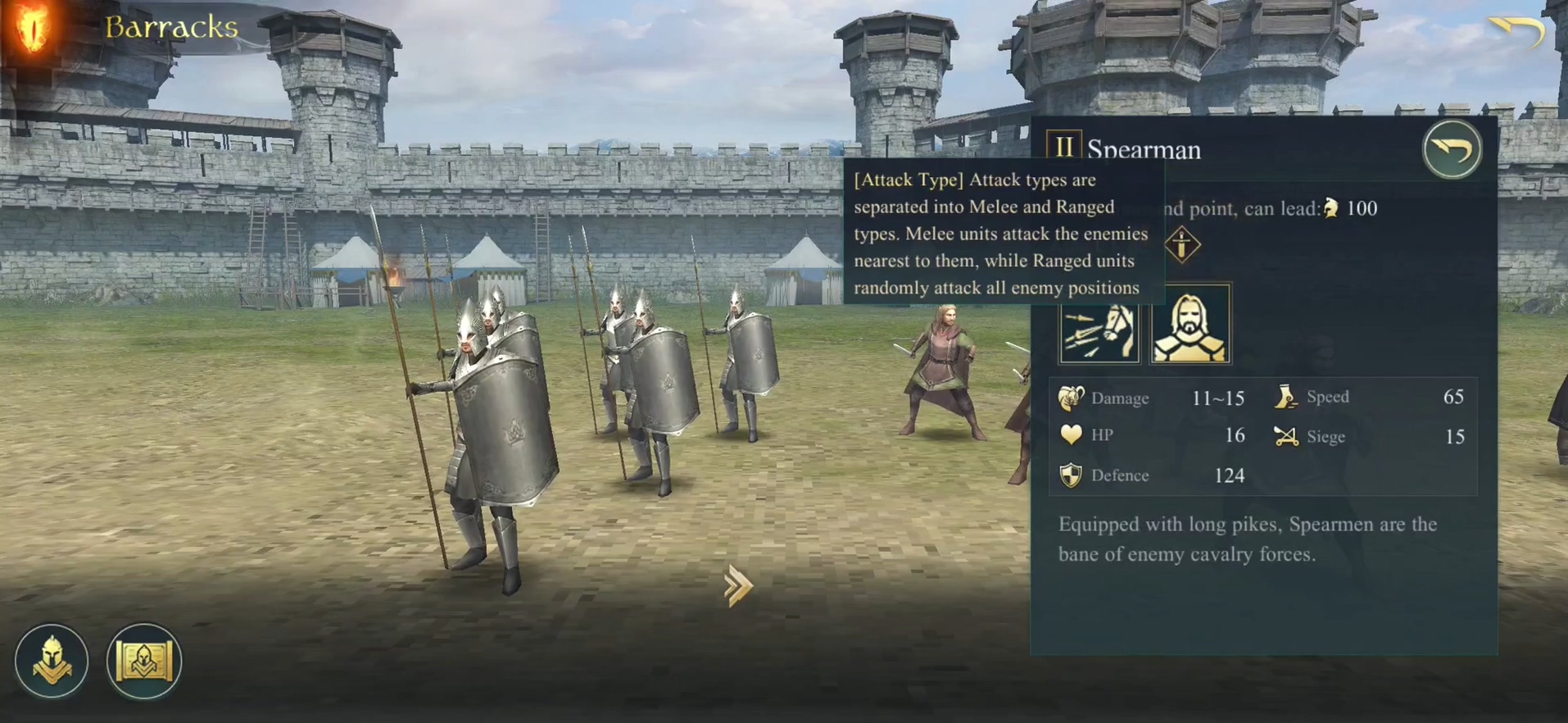
Task: Exit the Barracks with the top-right back arrow
Action: click(1516, 33)
